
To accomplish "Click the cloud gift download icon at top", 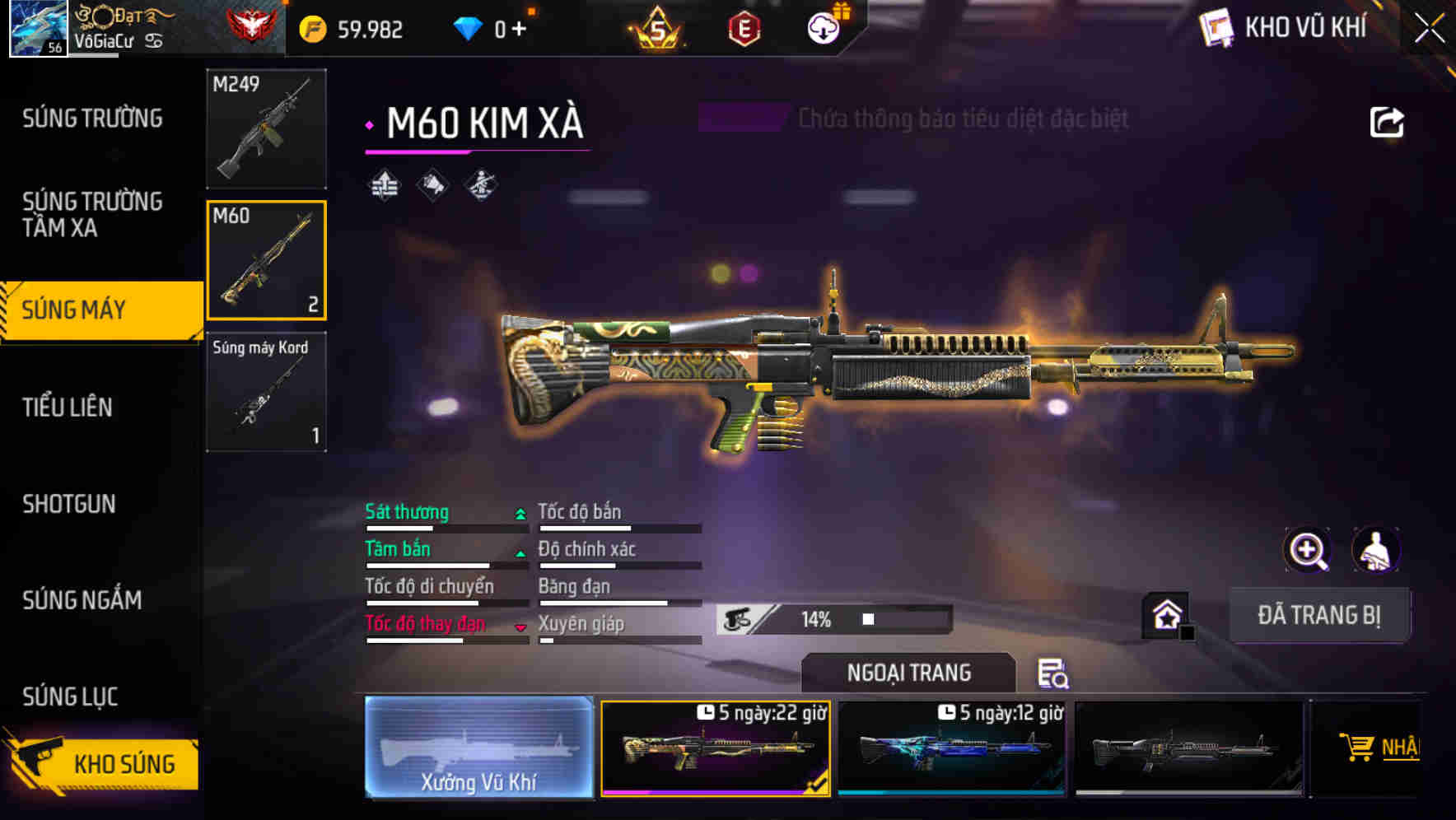I will pos(823,27).
